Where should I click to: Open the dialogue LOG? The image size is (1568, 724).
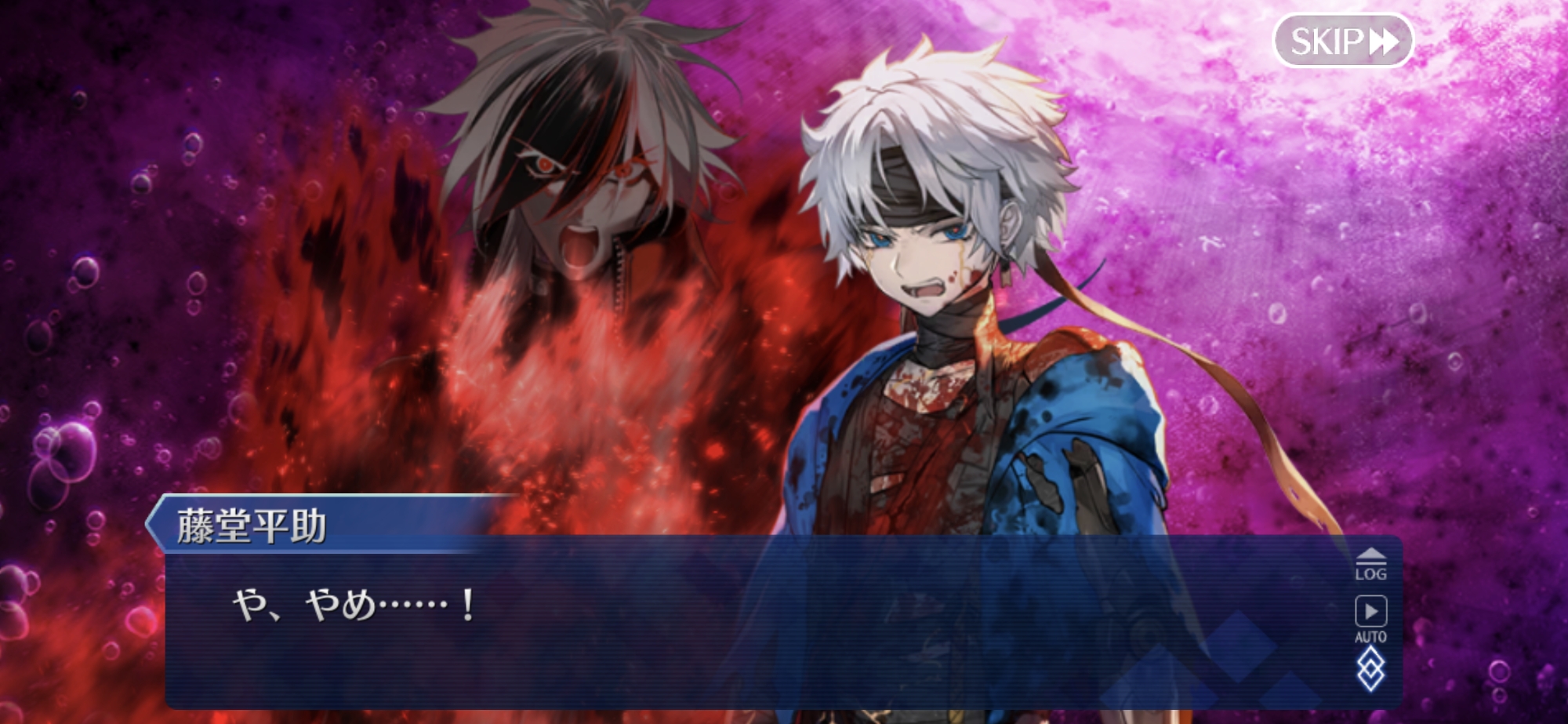[x=1370, y=564]
